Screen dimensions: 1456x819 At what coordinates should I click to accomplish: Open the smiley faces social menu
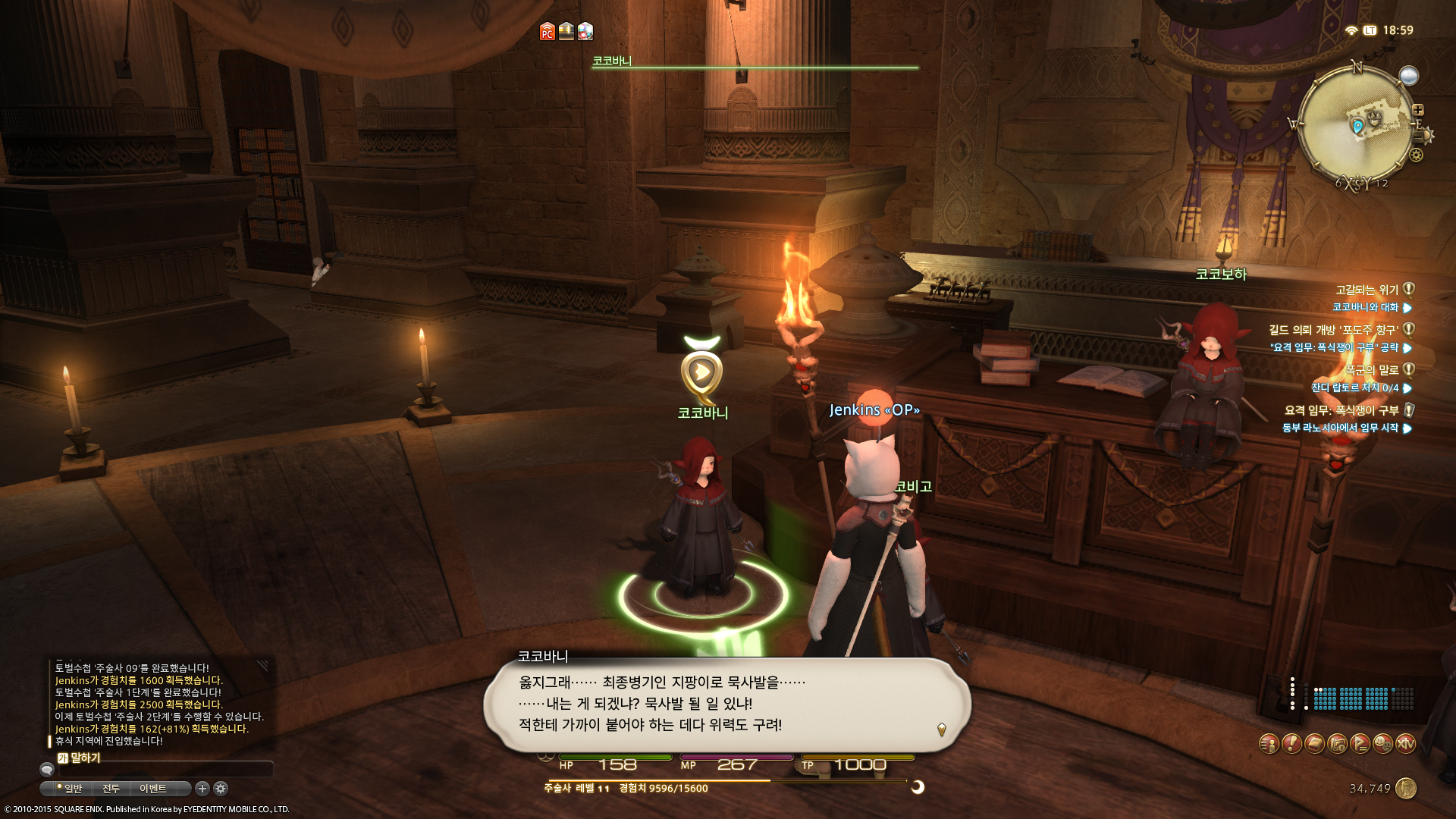tap(1382, 744)
